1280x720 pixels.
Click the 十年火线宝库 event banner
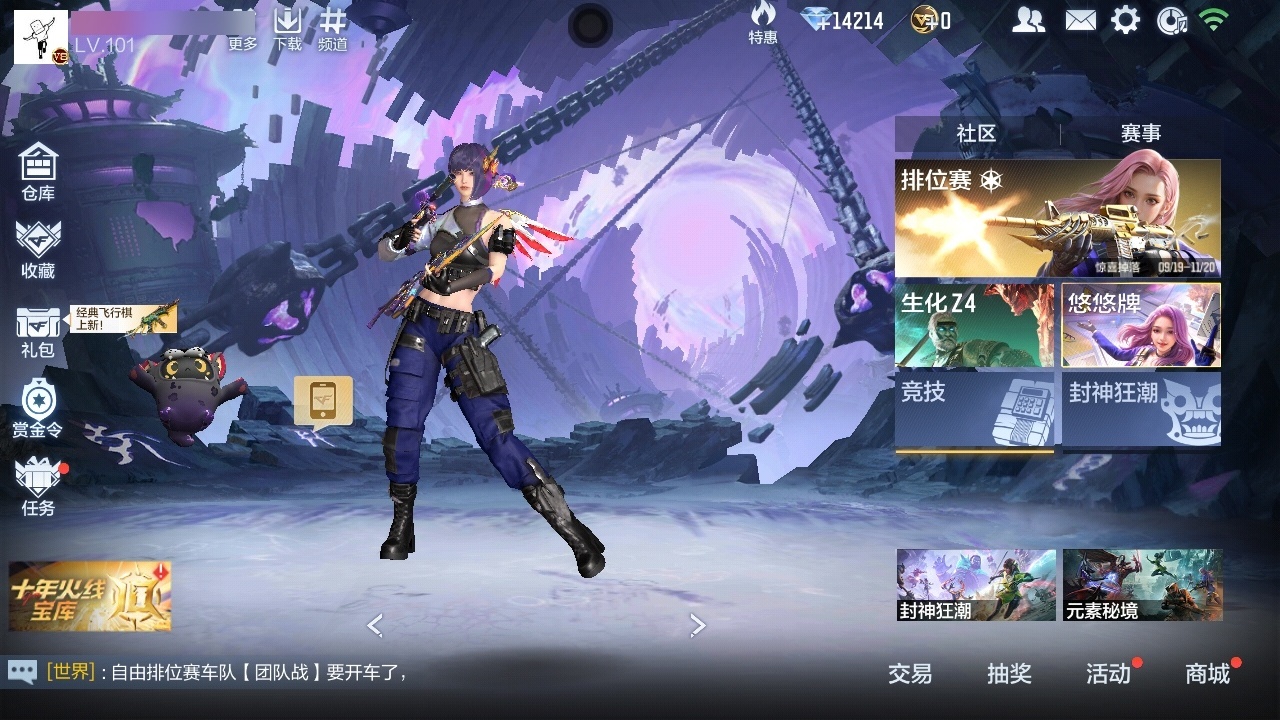click(90, 596)
